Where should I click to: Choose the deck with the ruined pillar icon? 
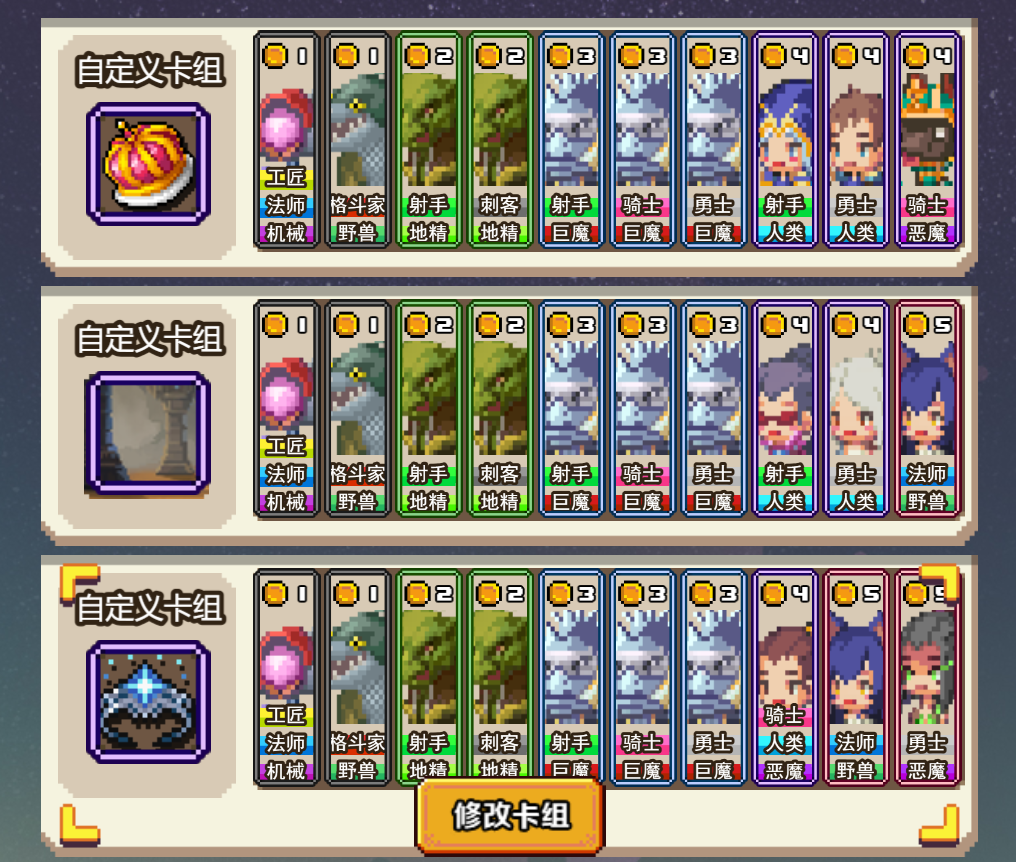[x=148, y=434]
